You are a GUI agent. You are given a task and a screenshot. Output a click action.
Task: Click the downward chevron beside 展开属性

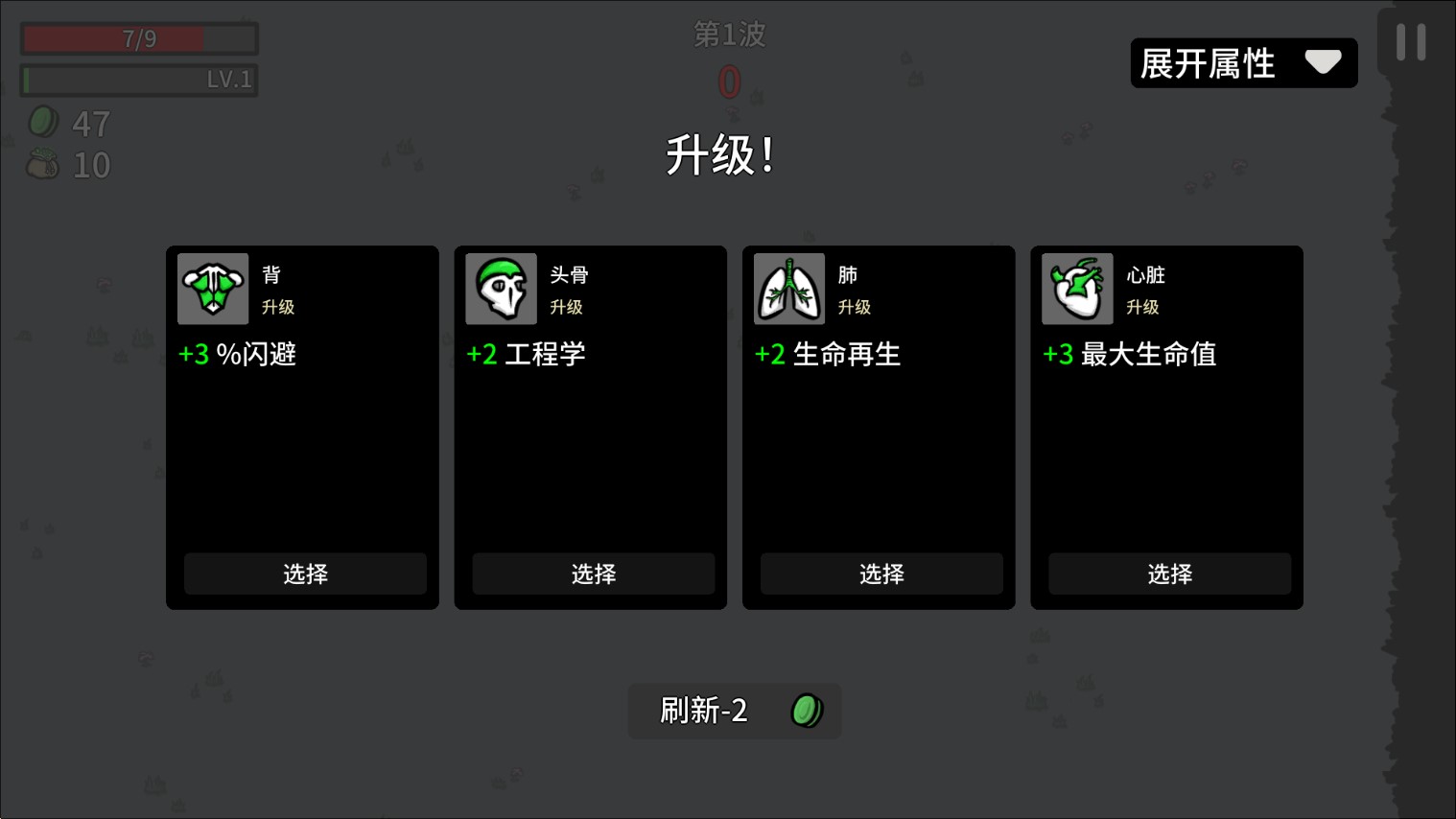coord(1325,61)
